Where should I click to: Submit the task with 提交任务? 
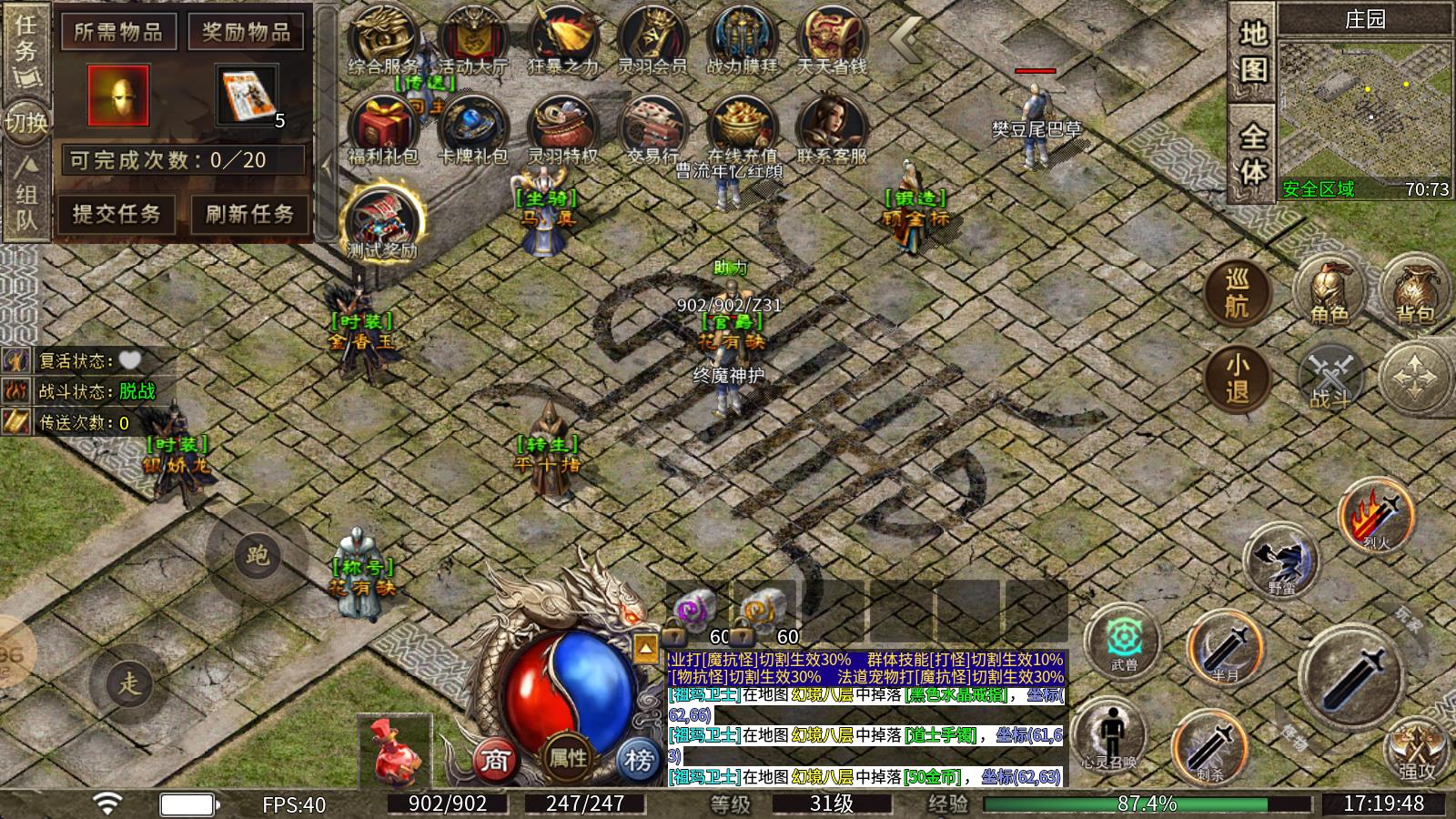point(117,215)
